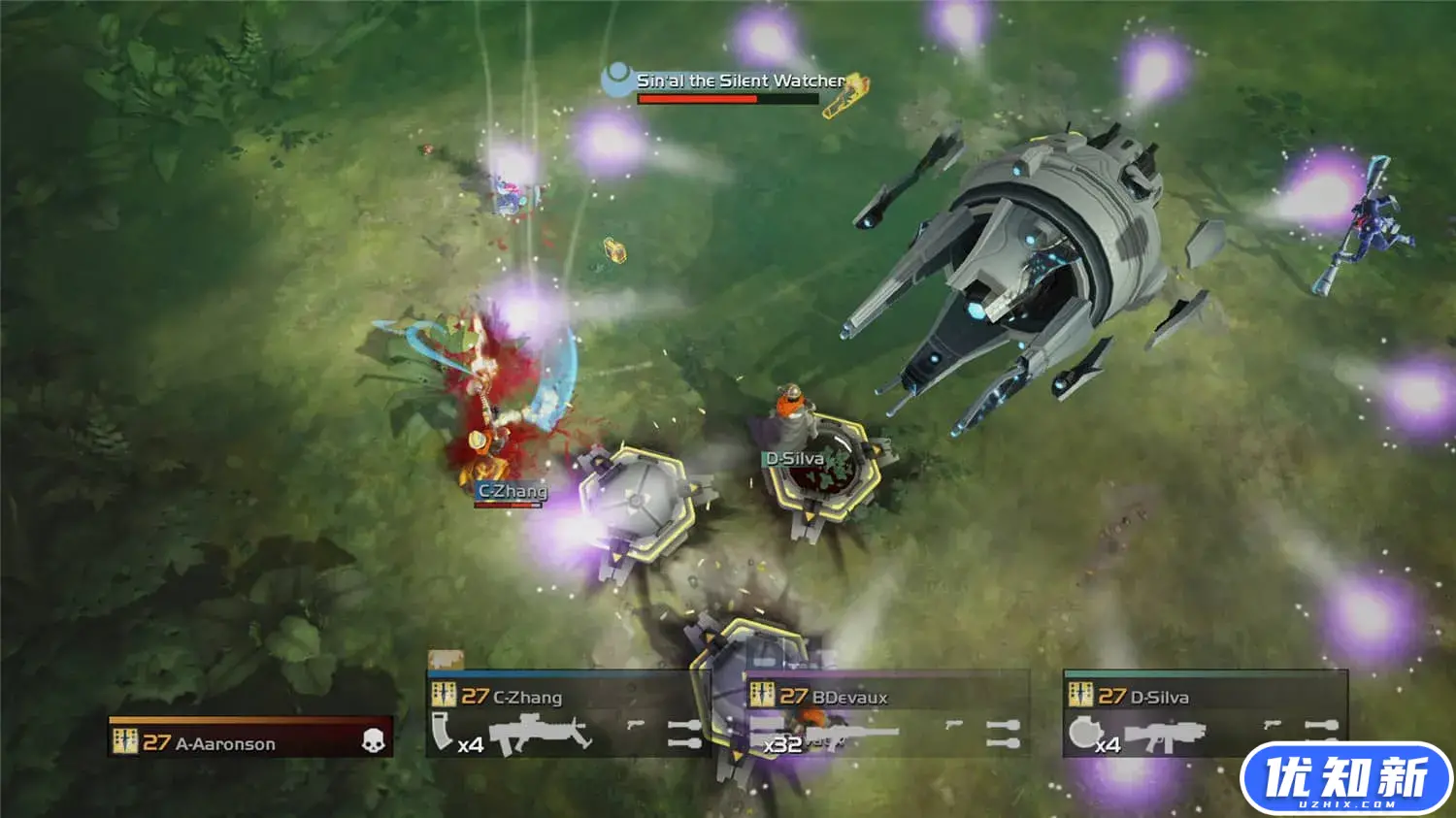The height and width of the screenshot is (818, 1456).
Task: Click C-Zhang's rank badge icon
Action: (444, 696)
